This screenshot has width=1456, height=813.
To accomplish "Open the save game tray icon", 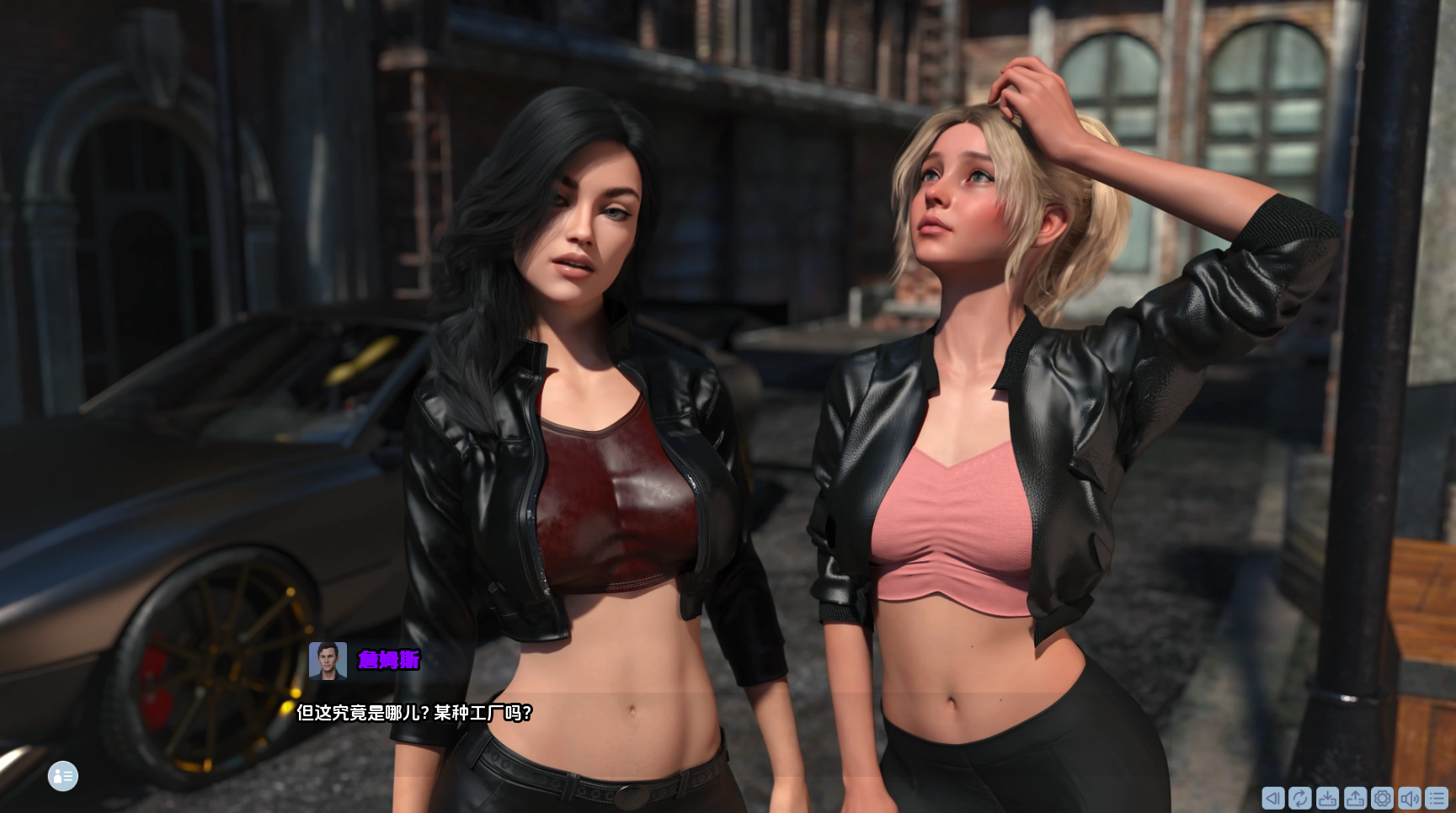I will 1327,798.
